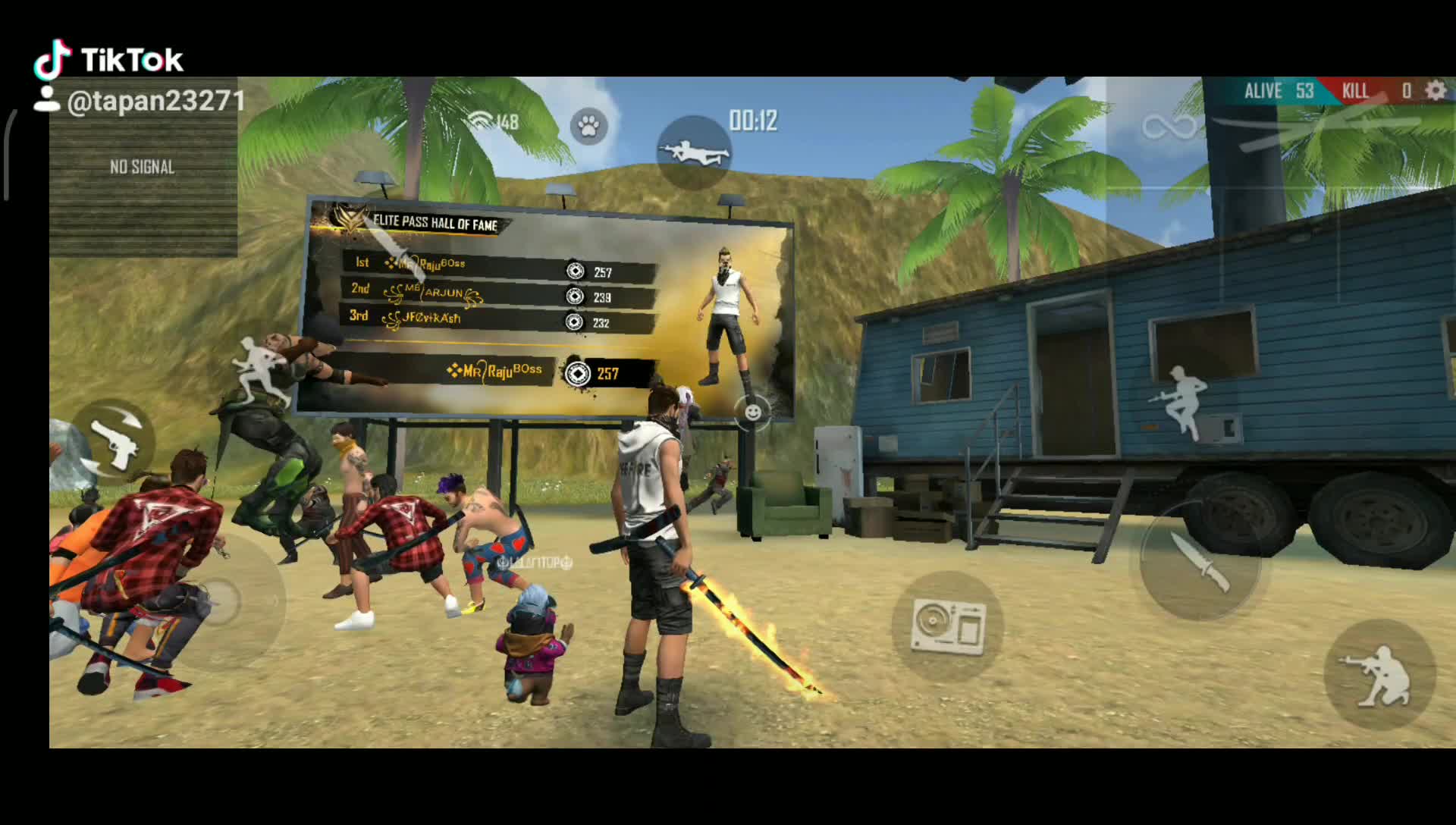Switch weapon with the pistol button

[114, 443]
